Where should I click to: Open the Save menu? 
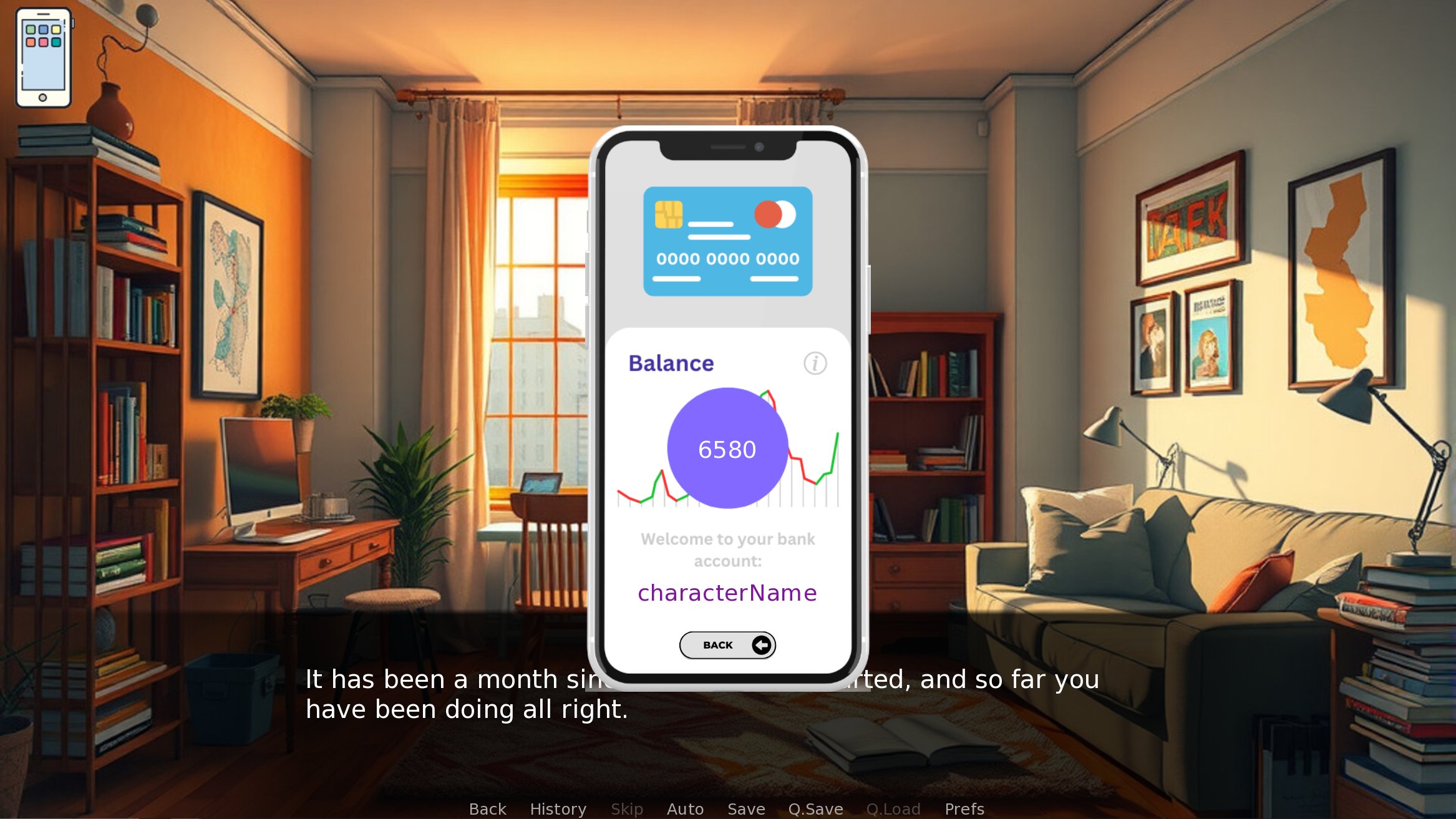[x=746, y=809]
